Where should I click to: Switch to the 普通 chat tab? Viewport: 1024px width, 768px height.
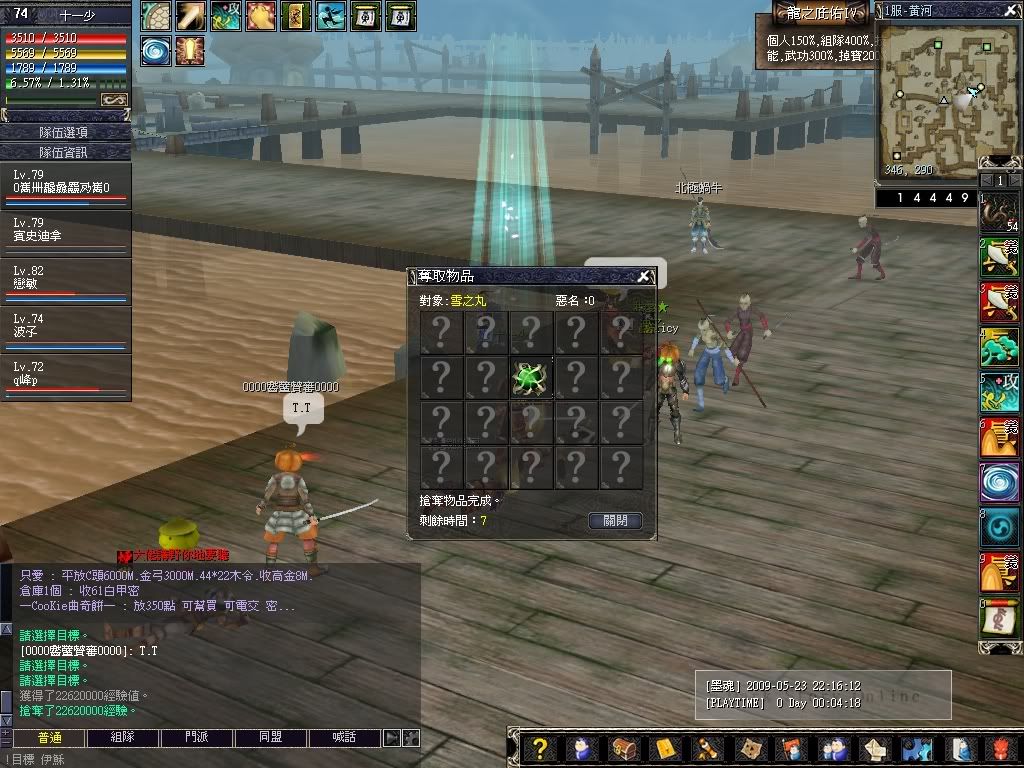coord(50,738)
